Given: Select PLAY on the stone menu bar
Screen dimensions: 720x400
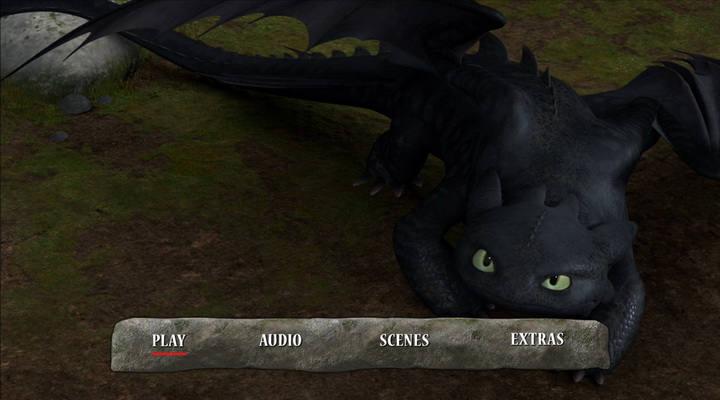Looking at the screenshot, I should [169, 340].
